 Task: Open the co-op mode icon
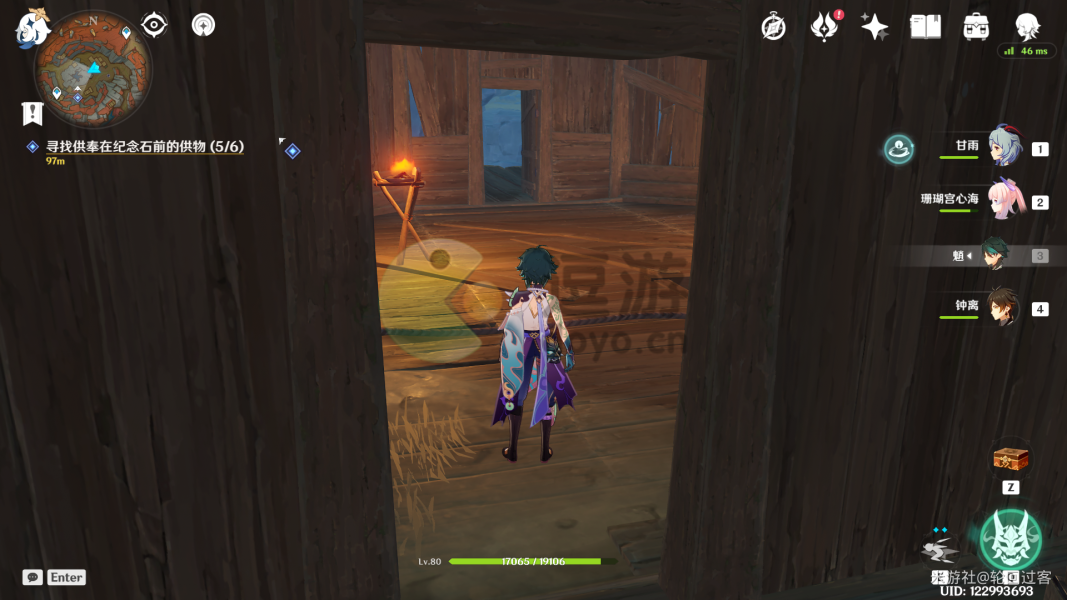click(898, 150)
